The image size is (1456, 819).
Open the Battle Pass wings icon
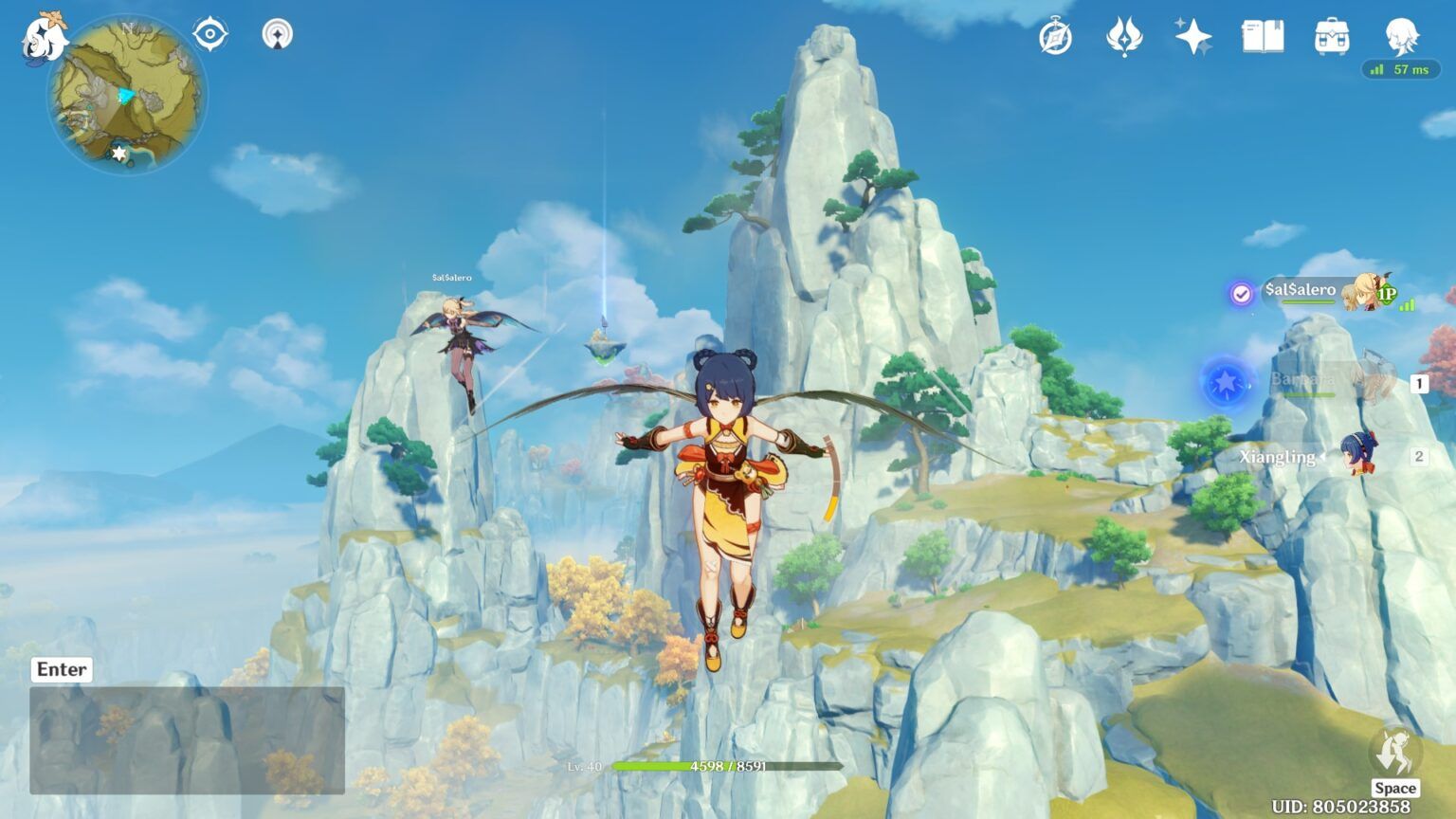point(1126,36)
